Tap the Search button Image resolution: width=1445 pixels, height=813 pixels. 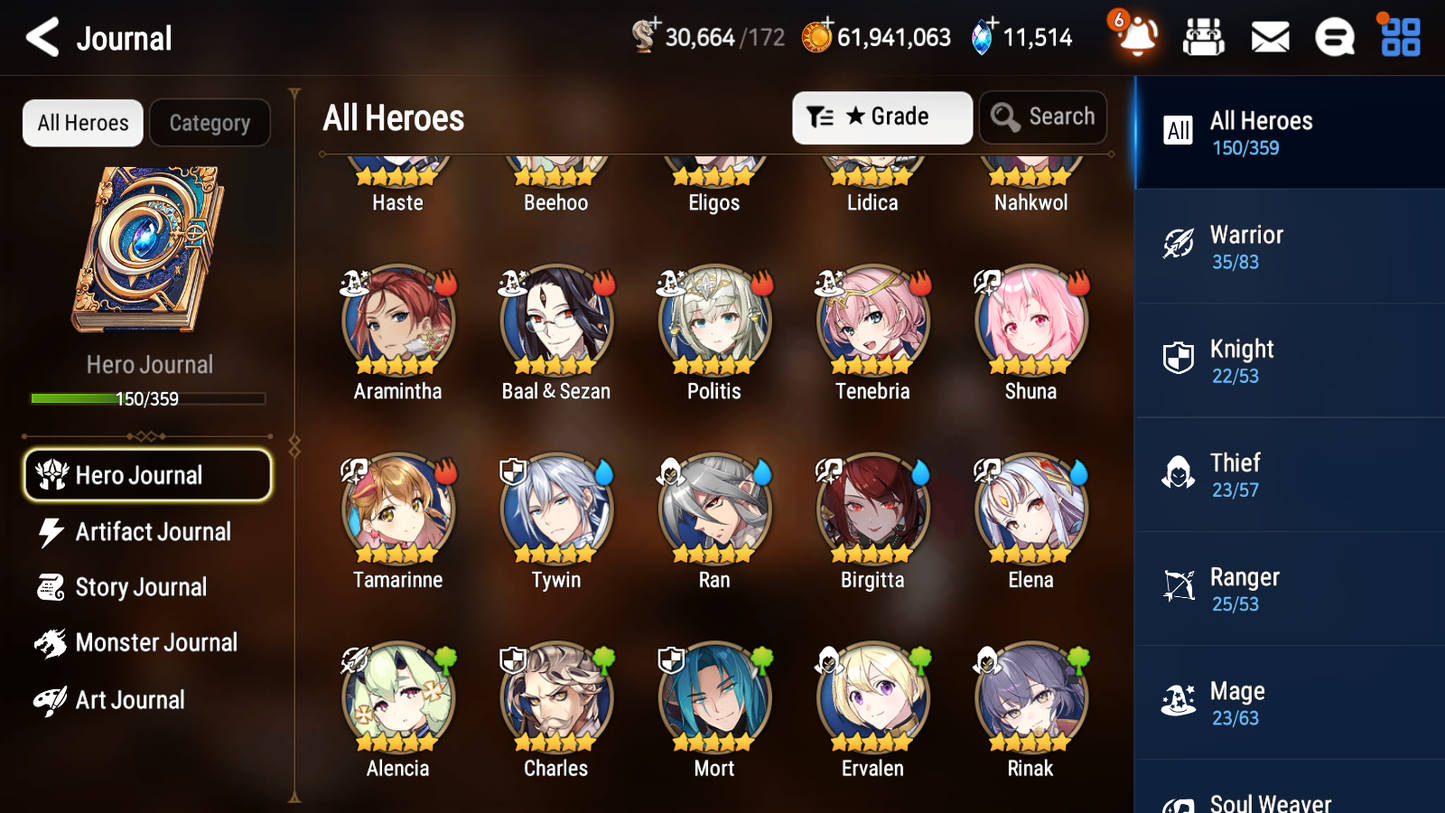pyautogui.click(x=1043, y=117)
